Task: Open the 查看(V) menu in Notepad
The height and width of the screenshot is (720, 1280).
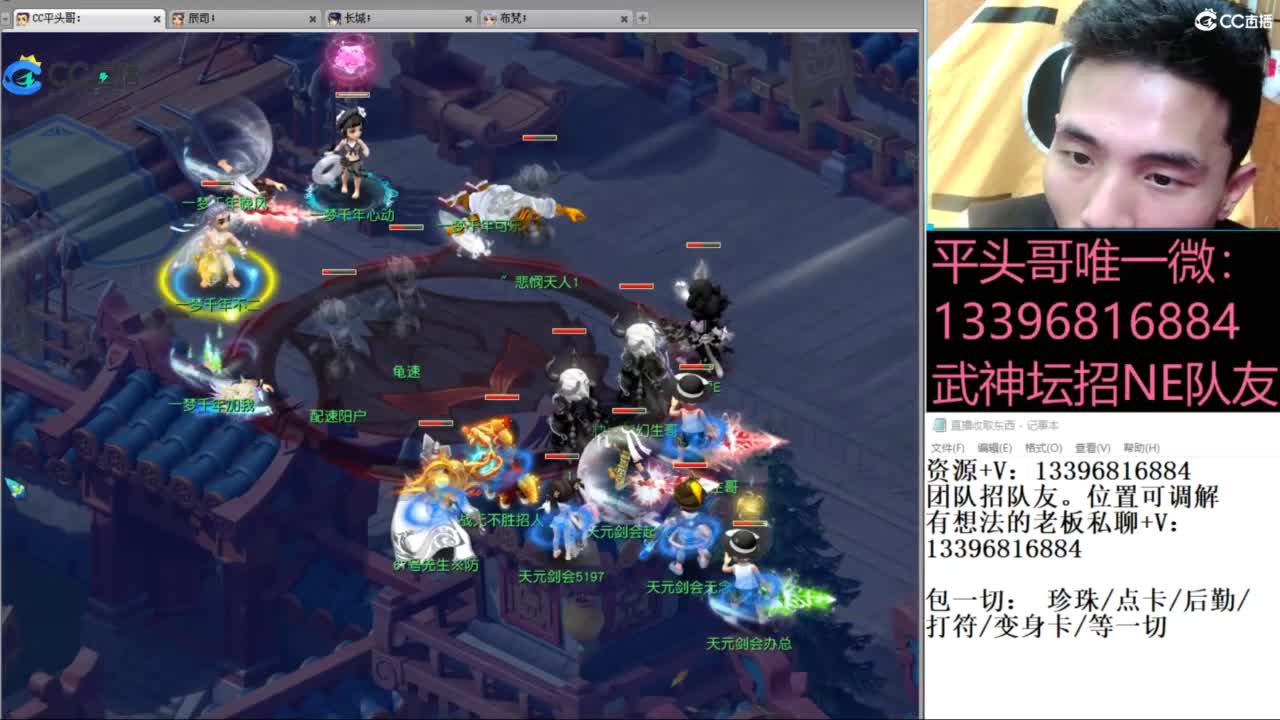Action: tap(1093, 447)
